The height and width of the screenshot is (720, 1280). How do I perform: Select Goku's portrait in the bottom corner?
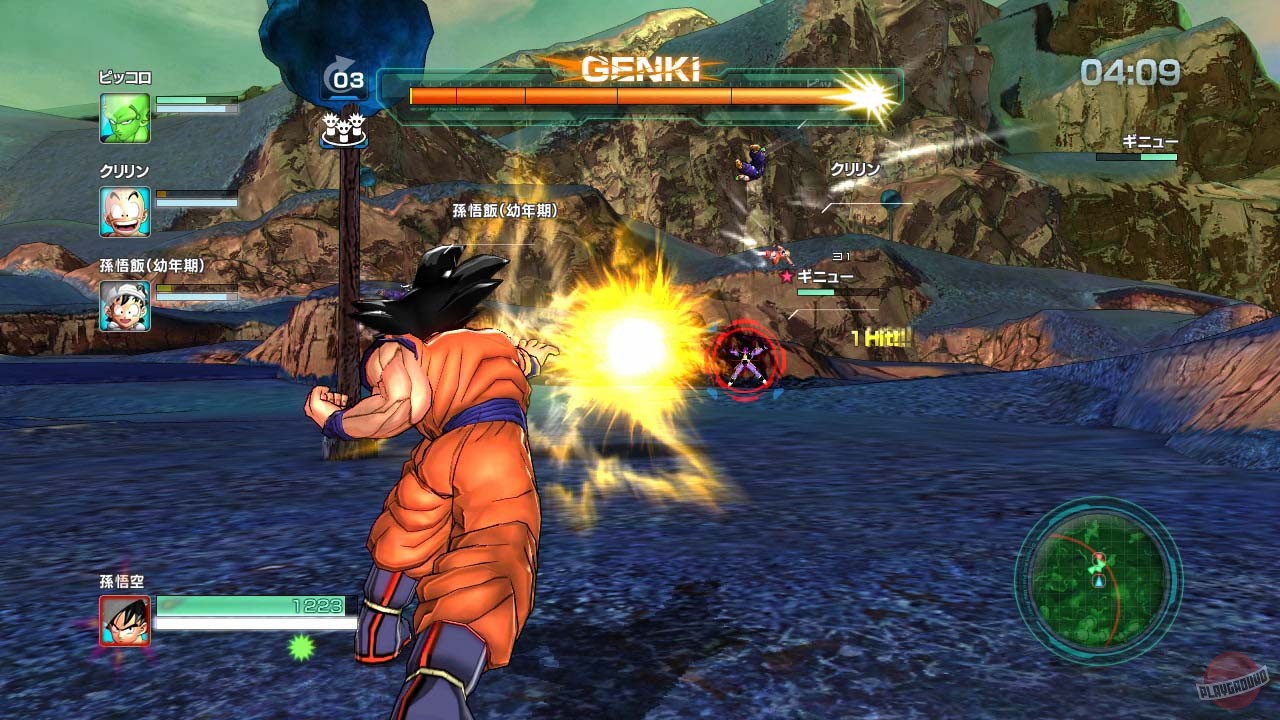coord(126,620)
